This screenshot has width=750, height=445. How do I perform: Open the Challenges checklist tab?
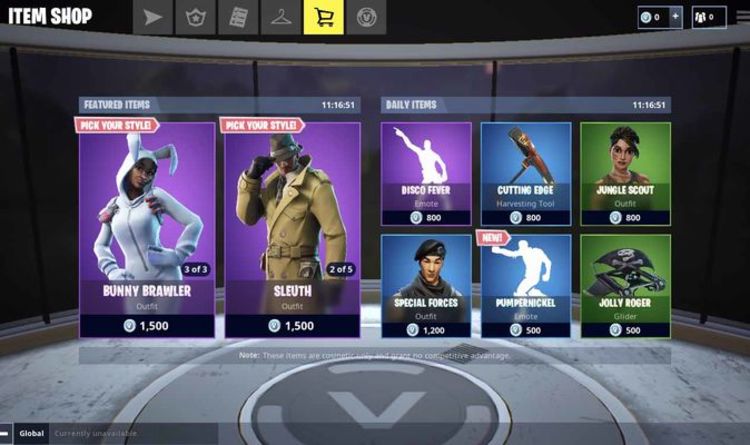pos(238,17)
